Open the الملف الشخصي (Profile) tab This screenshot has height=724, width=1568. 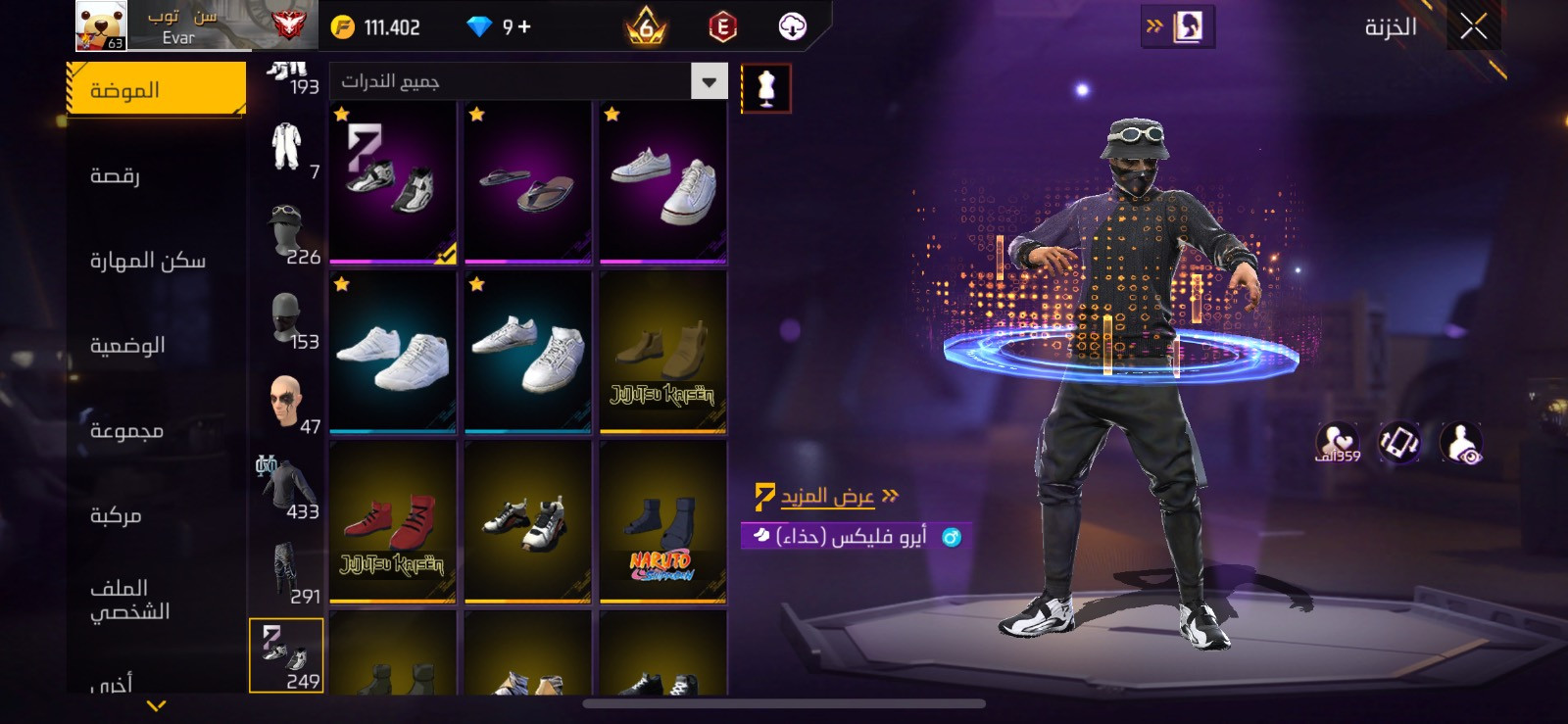[x=129, y=600]
